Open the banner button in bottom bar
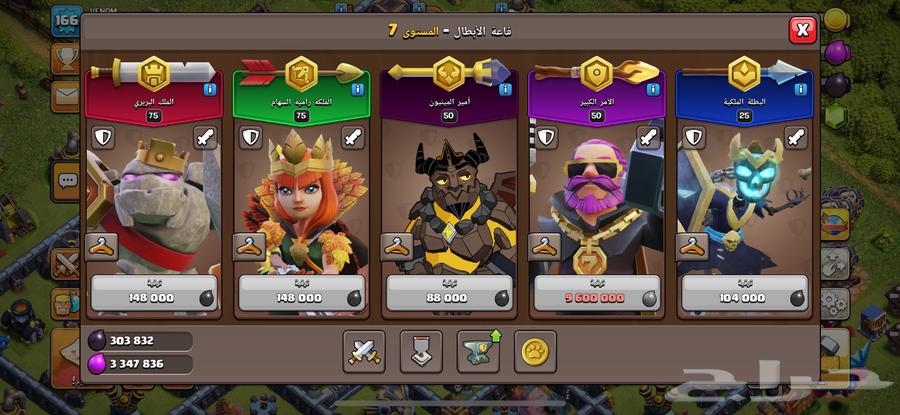 click(x=421, y=351)
